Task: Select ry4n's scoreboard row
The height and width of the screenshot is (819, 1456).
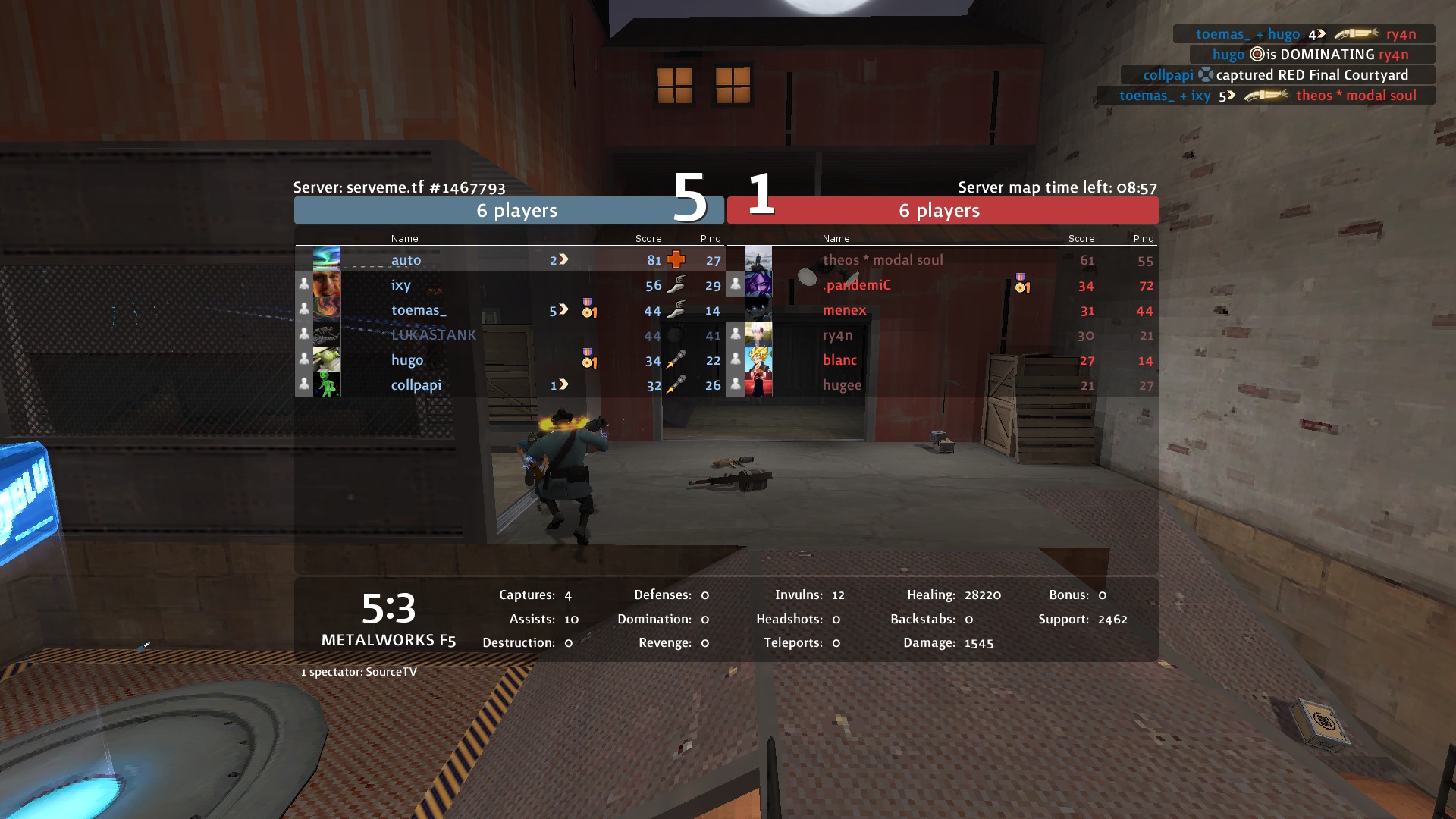Action: pyautogui.click(x=838, y=335)
